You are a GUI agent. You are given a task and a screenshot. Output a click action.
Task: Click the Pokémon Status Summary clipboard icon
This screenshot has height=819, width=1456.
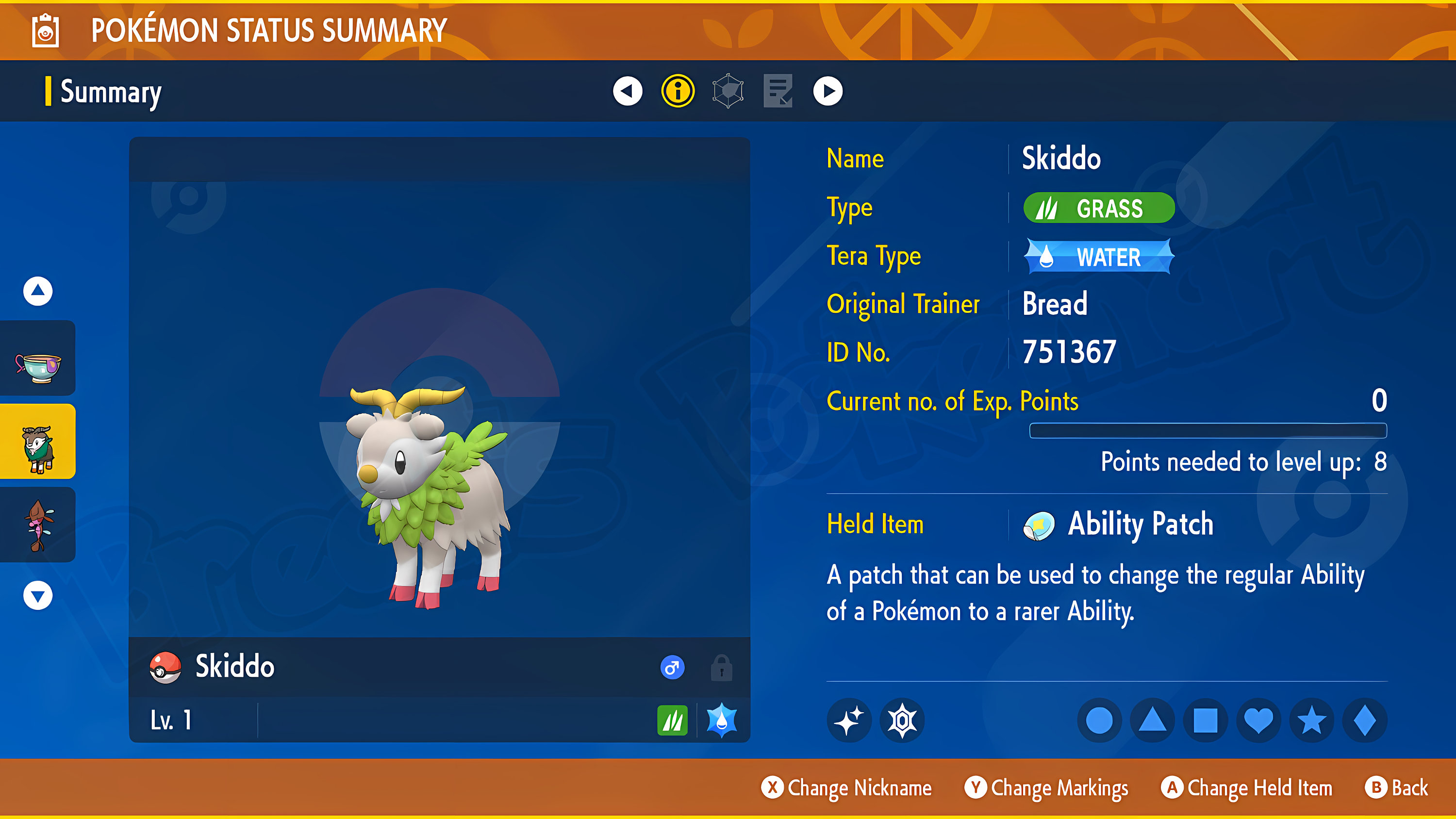45,31
